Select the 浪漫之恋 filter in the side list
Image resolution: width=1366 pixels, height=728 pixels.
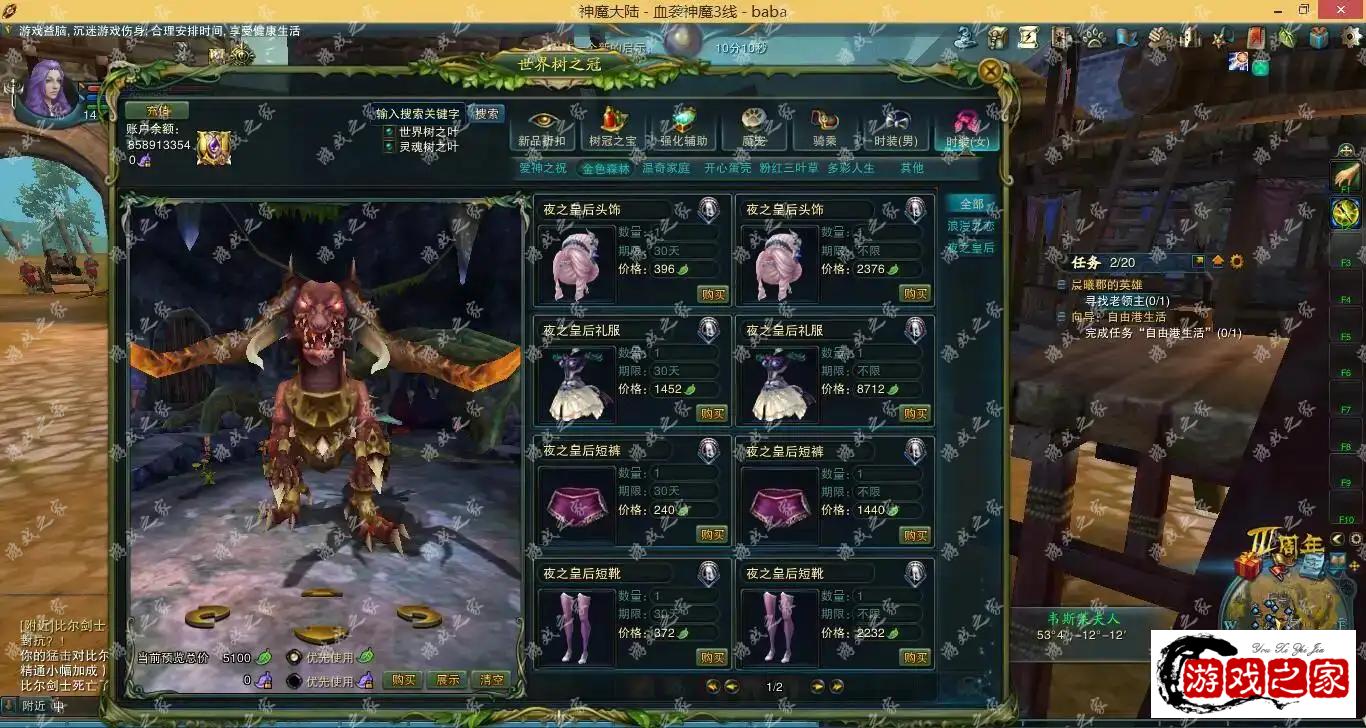tap(970, 226)
